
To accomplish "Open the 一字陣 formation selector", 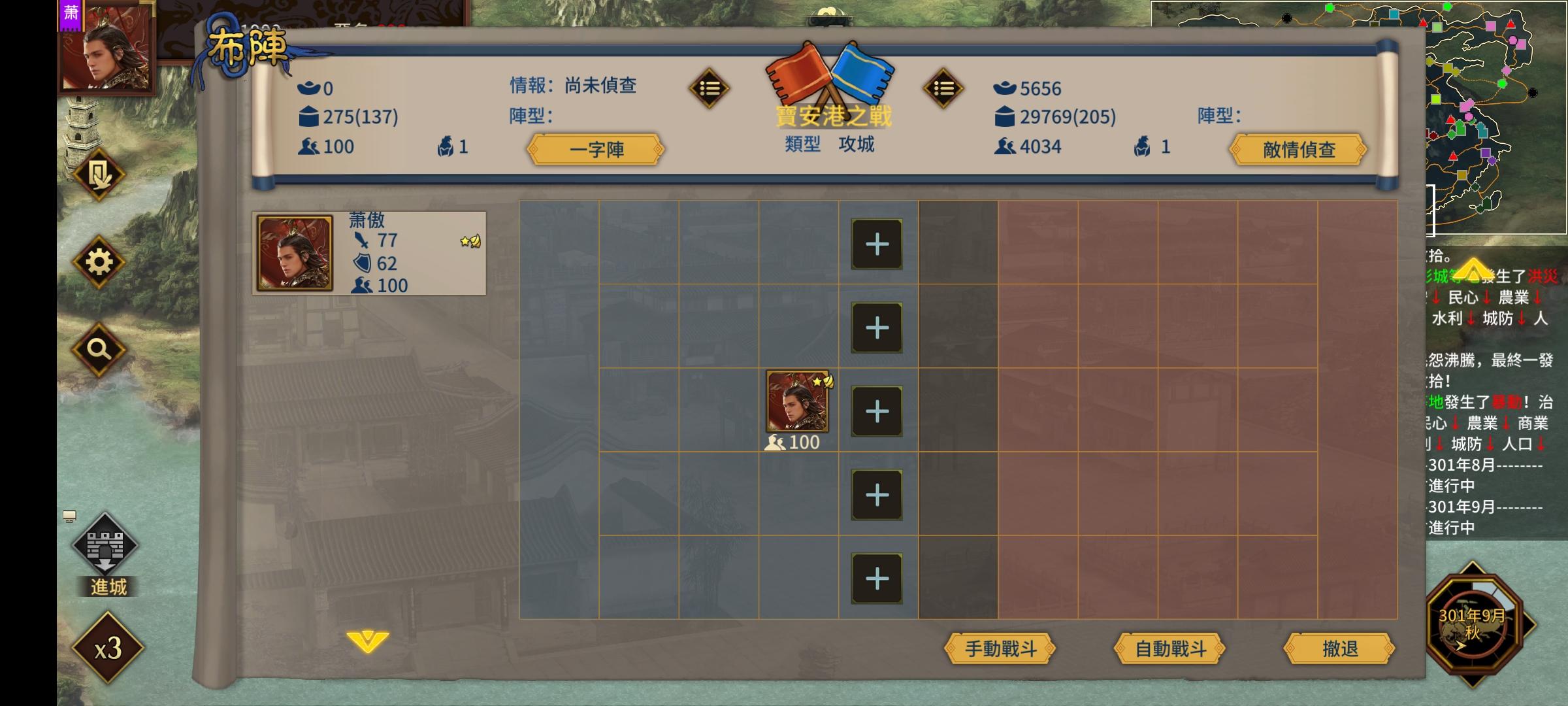I will (596, 149).
